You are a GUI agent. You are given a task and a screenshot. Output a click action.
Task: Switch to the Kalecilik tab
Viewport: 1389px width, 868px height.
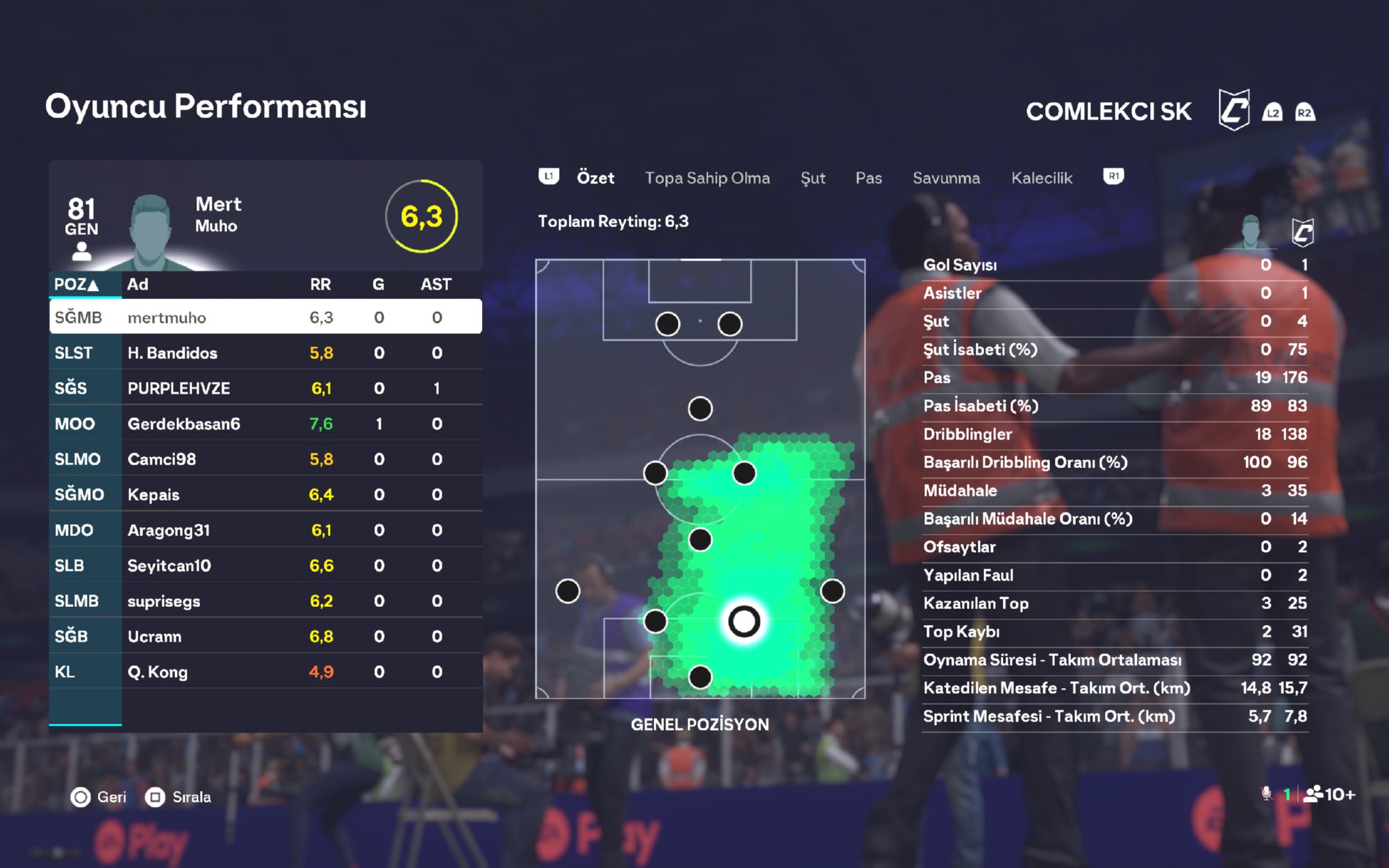pyautogui.click(x=1041, y=178)
